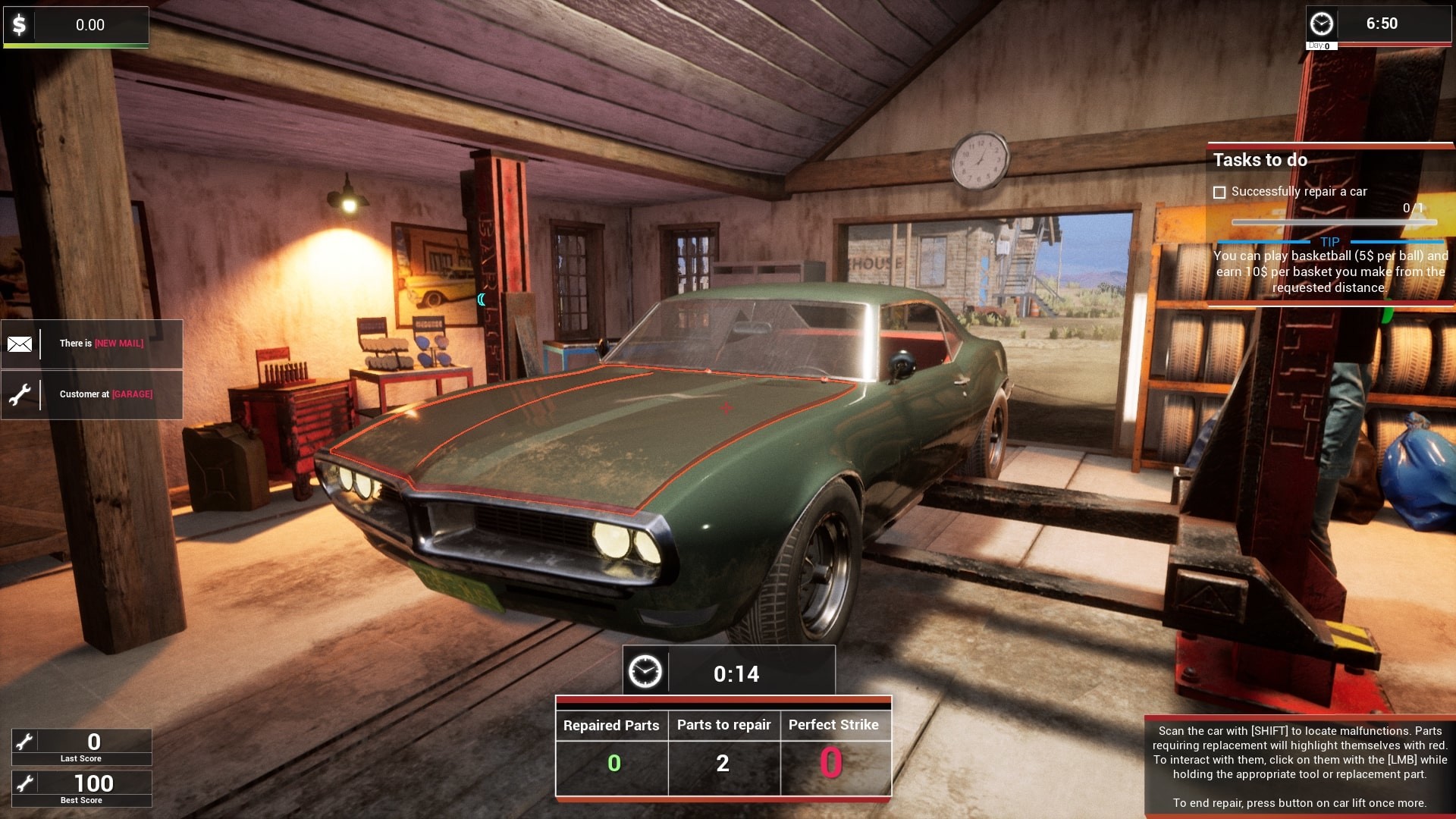Select the 'Parts to repair' column header

(723, 725)
